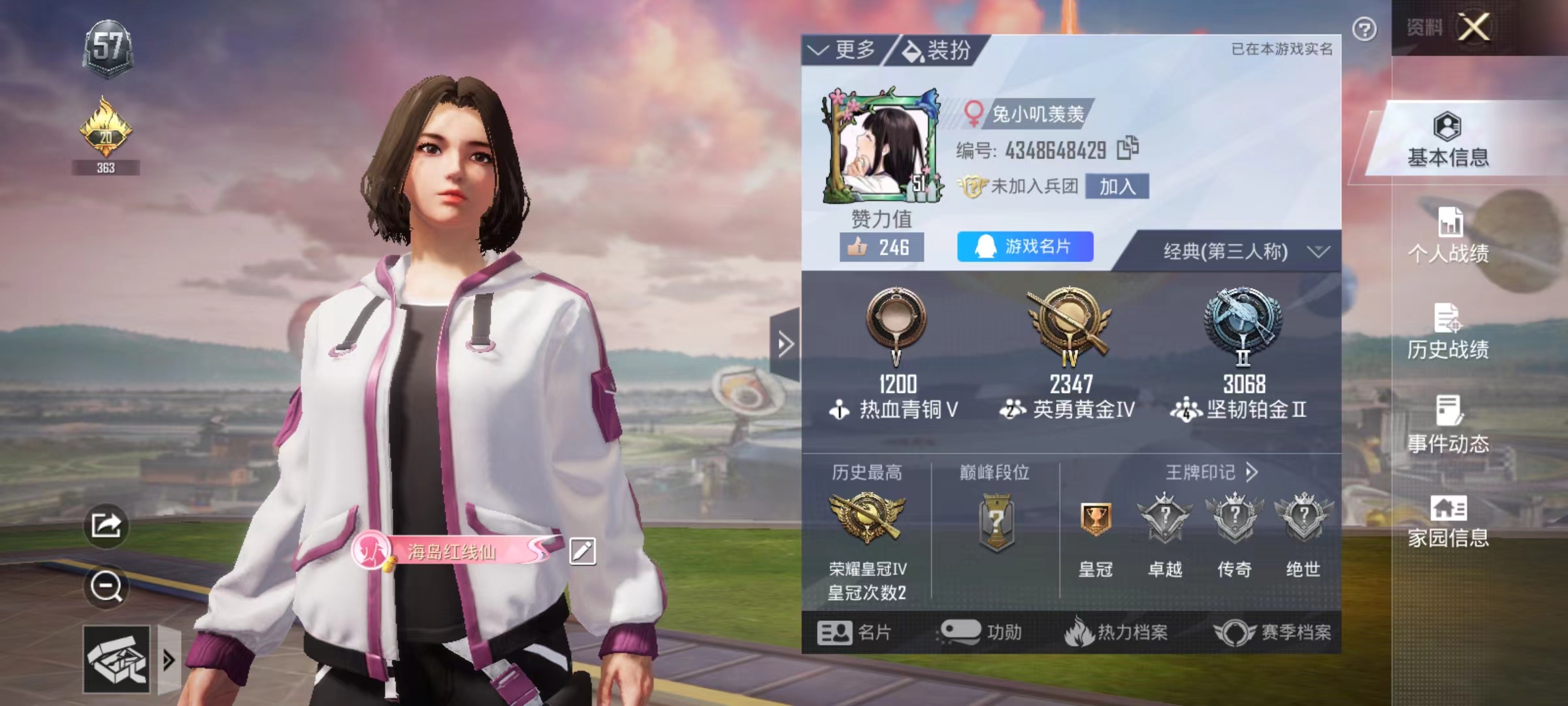Switch to the 个人战绩 tab
Viewport: 1568px width, 706px height.
1448,235
